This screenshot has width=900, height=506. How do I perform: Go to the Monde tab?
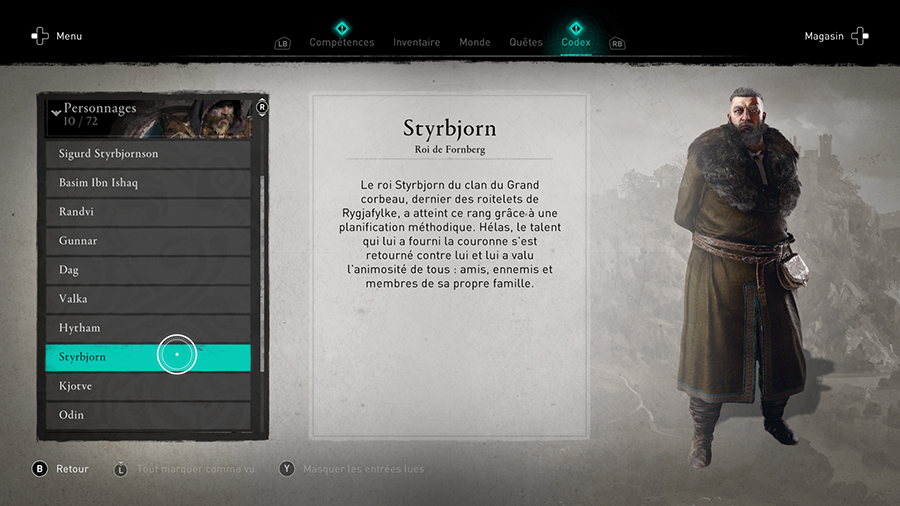tap(474, 42)
